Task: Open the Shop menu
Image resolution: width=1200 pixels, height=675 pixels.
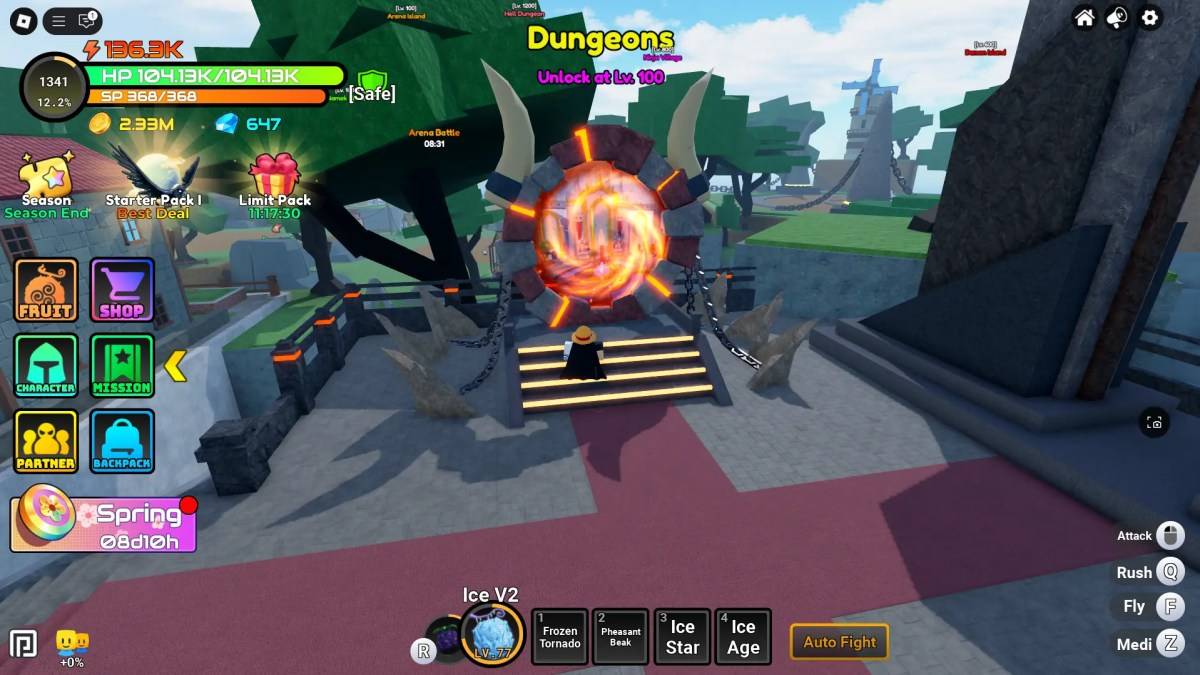Action: 122,290
